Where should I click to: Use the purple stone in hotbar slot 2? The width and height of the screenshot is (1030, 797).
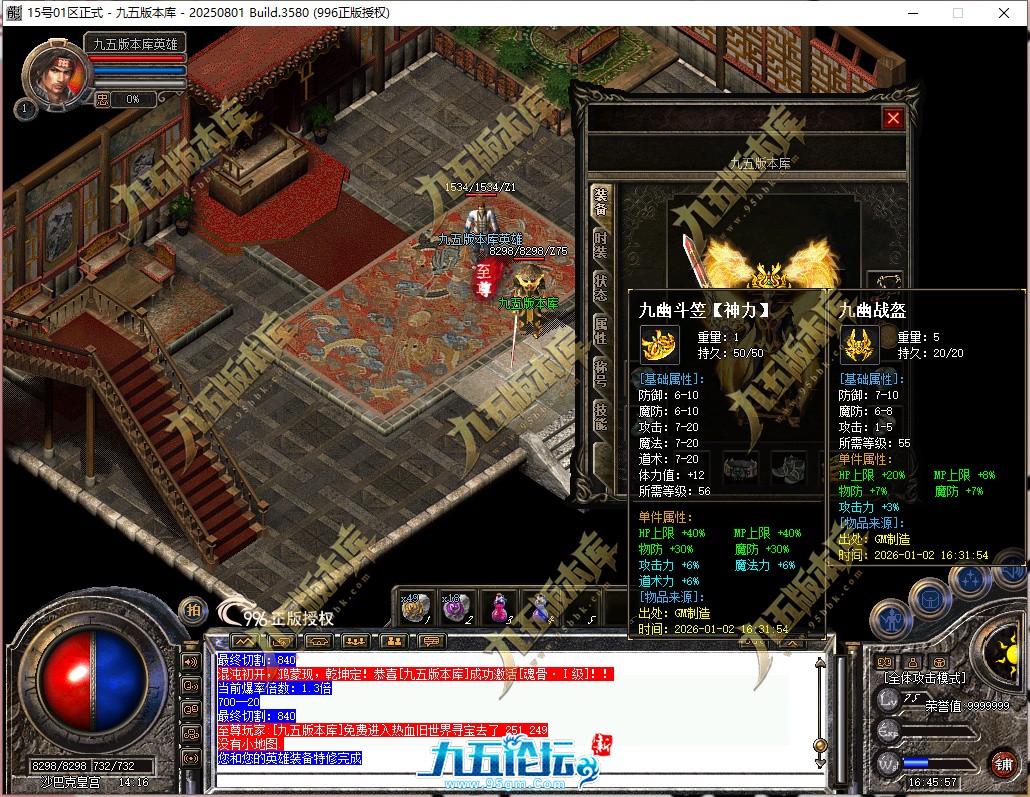[458, 606]
